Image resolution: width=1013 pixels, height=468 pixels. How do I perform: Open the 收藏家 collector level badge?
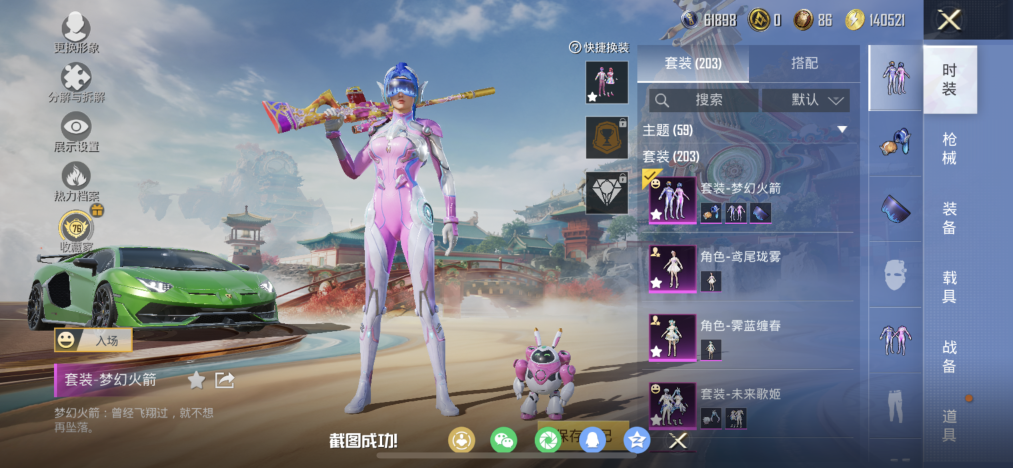click(x=76, y=227)
